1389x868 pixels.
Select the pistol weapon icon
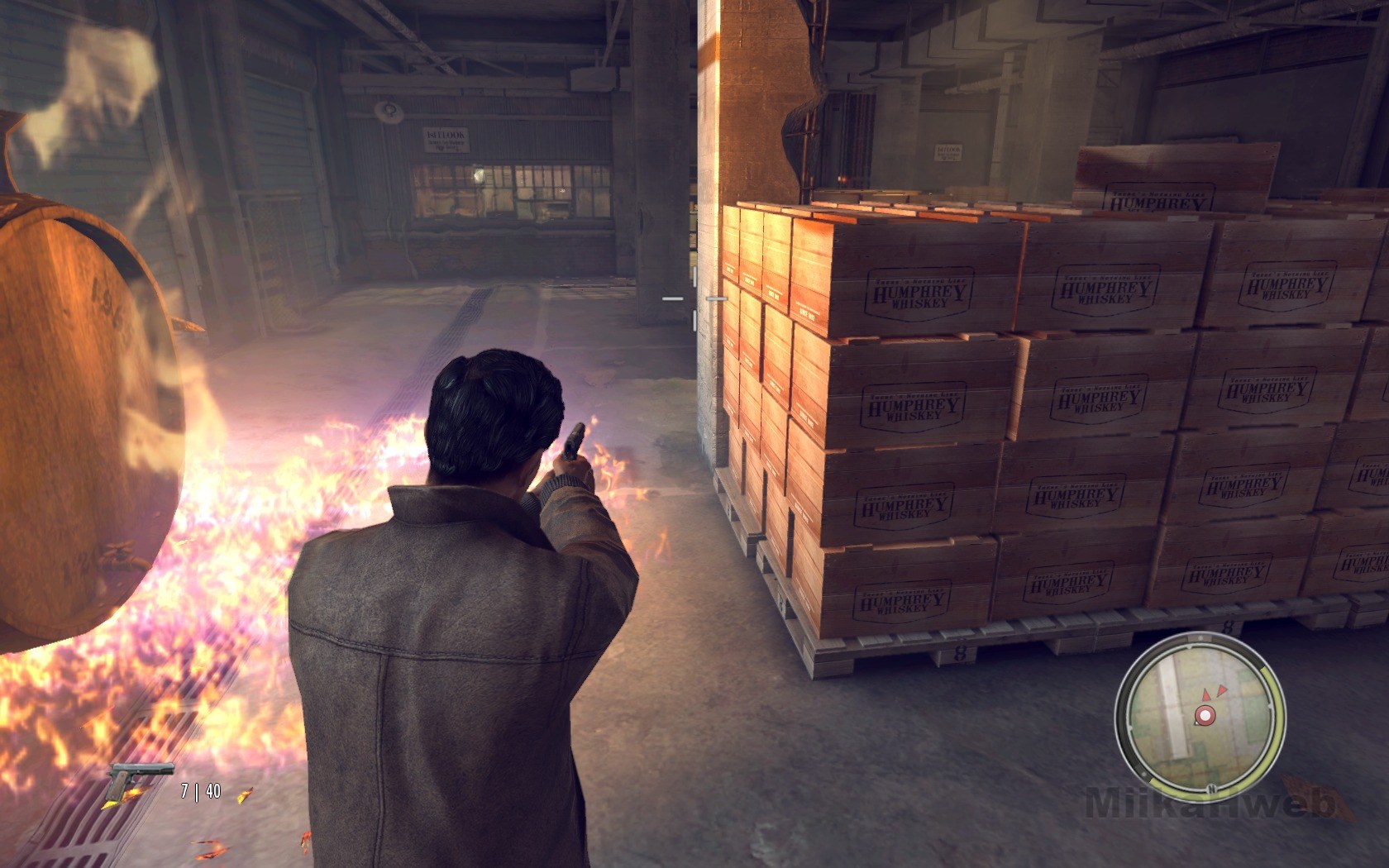point(140,780)
